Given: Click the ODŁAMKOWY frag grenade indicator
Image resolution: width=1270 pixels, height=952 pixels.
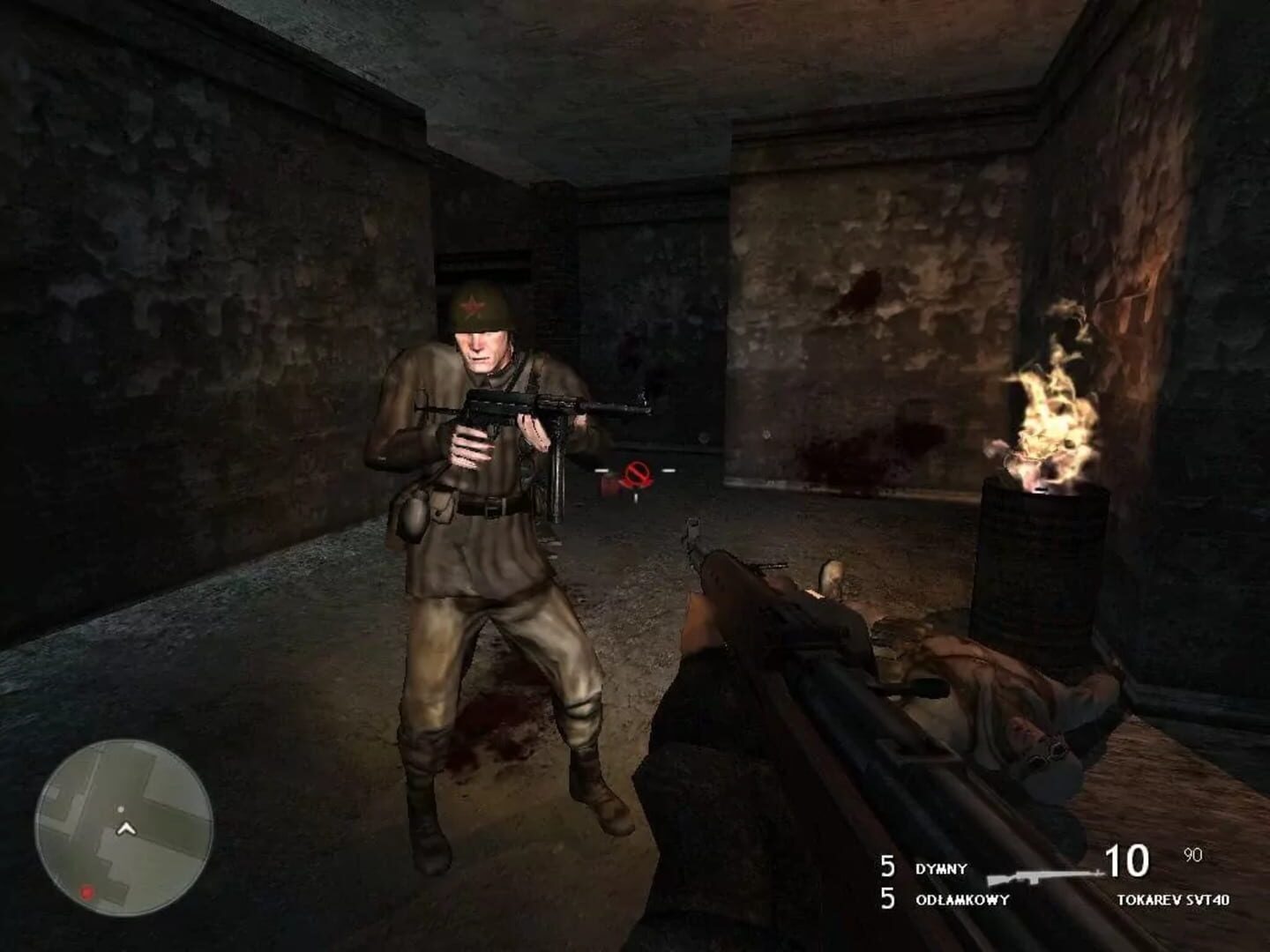Looking at the screenshot, I should coord(961,899).
